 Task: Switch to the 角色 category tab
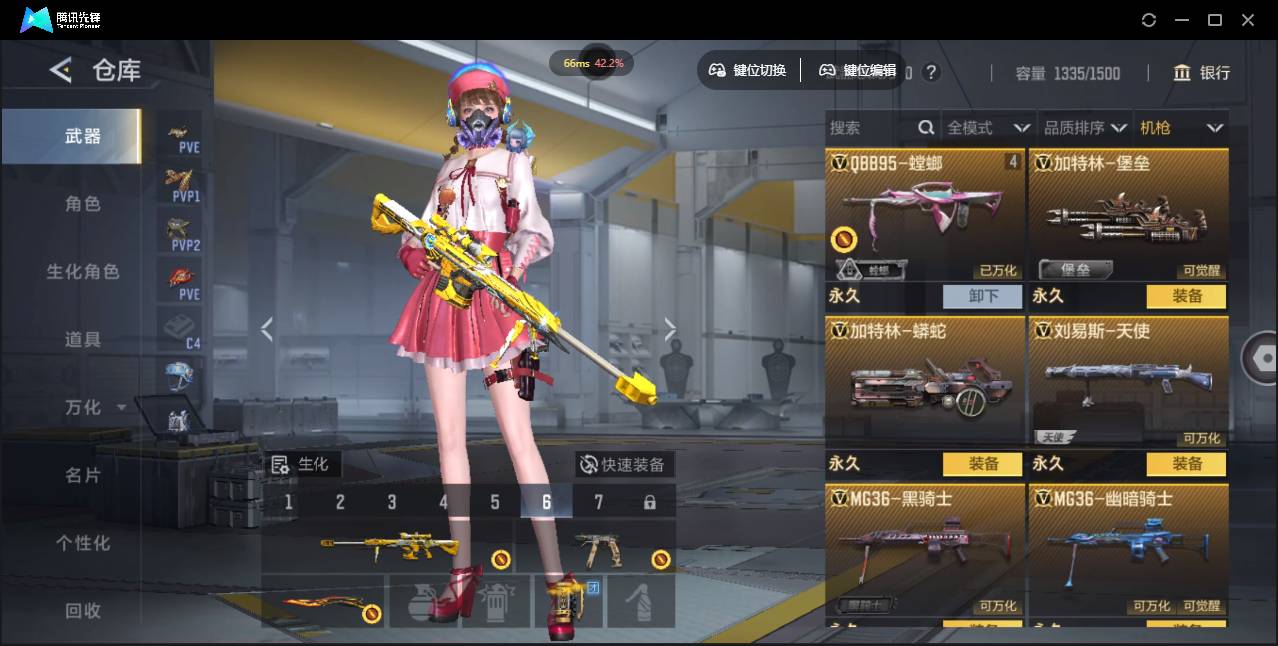[83, 204]
